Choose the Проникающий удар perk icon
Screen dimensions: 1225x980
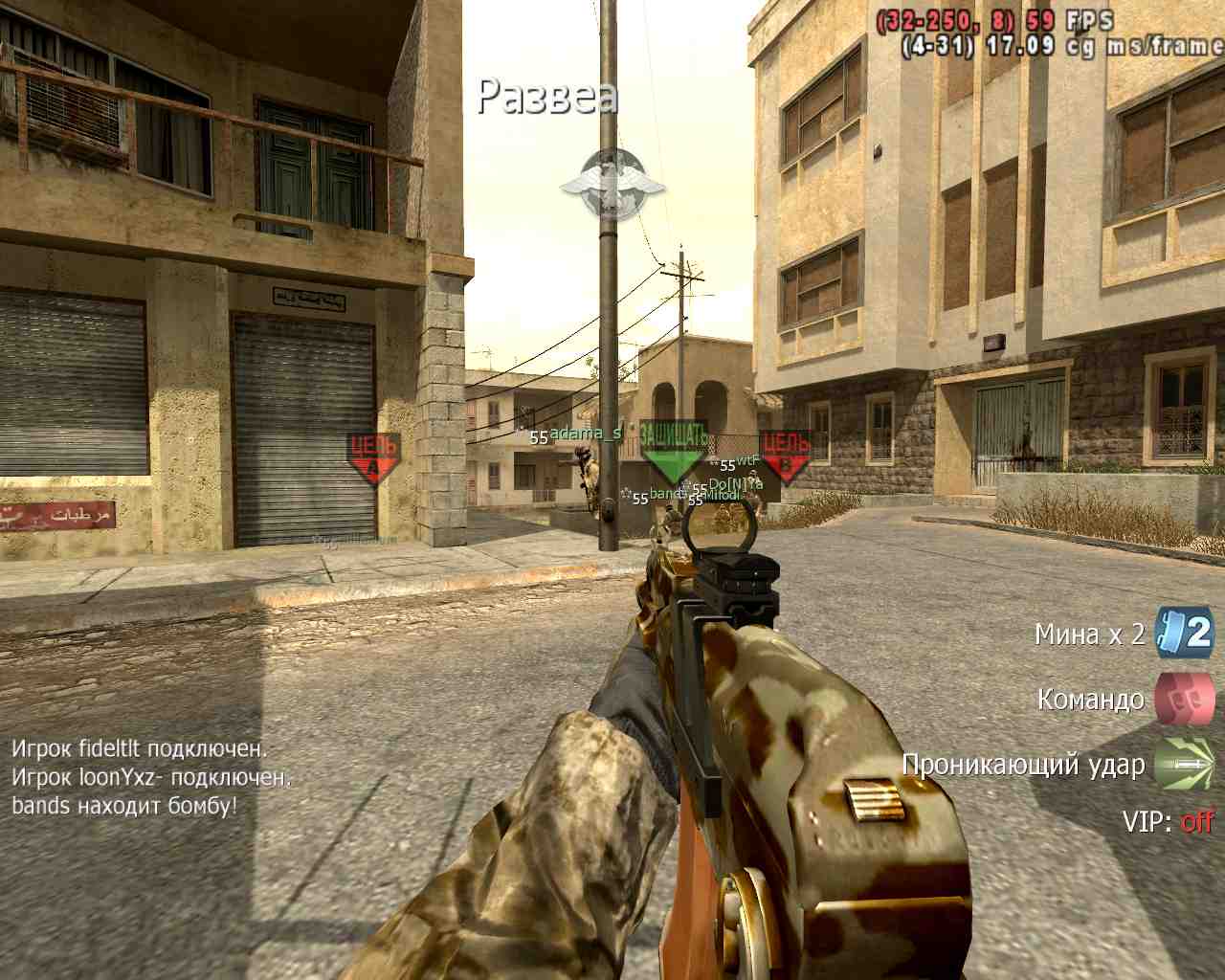pyautogui.click(x=1185, y=764)
